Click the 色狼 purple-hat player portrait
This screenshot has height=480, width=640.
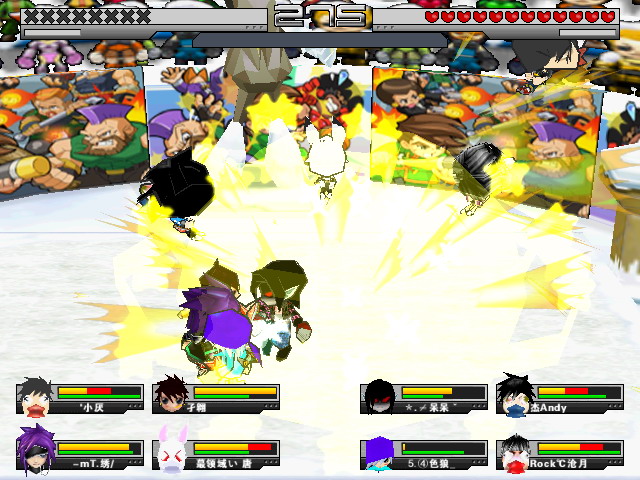click(x=379, y=452)
